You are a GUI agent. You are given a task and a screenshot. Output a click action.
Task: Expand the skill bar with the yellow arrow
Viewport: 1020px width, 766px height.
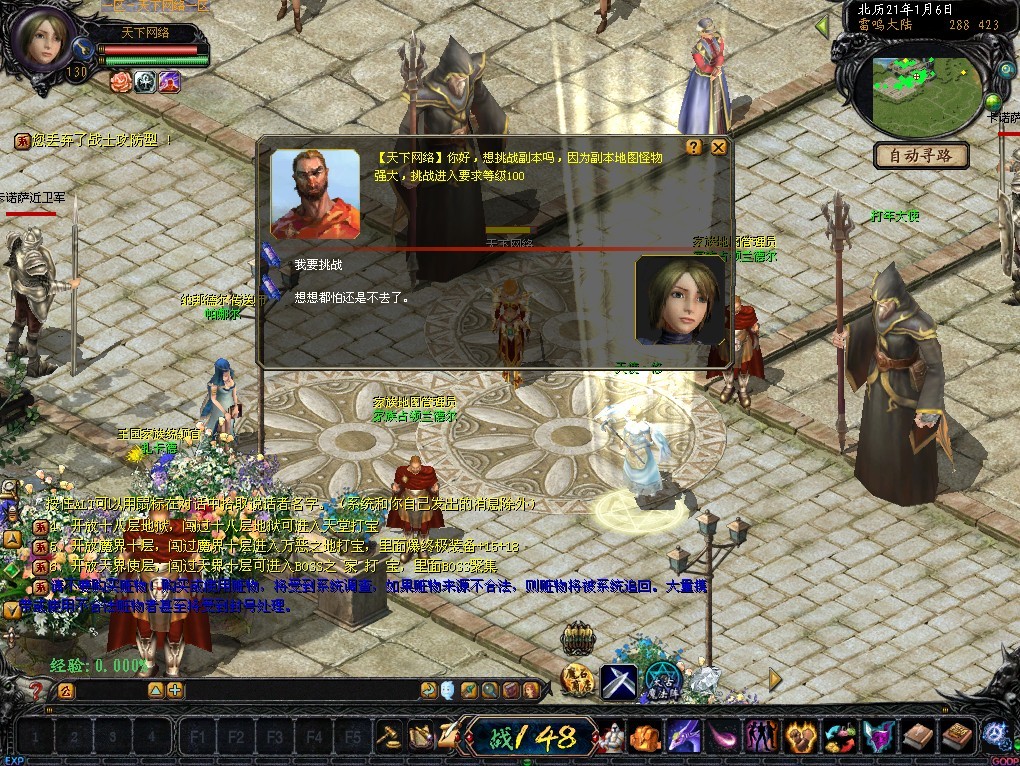click(x=775, y=679)
